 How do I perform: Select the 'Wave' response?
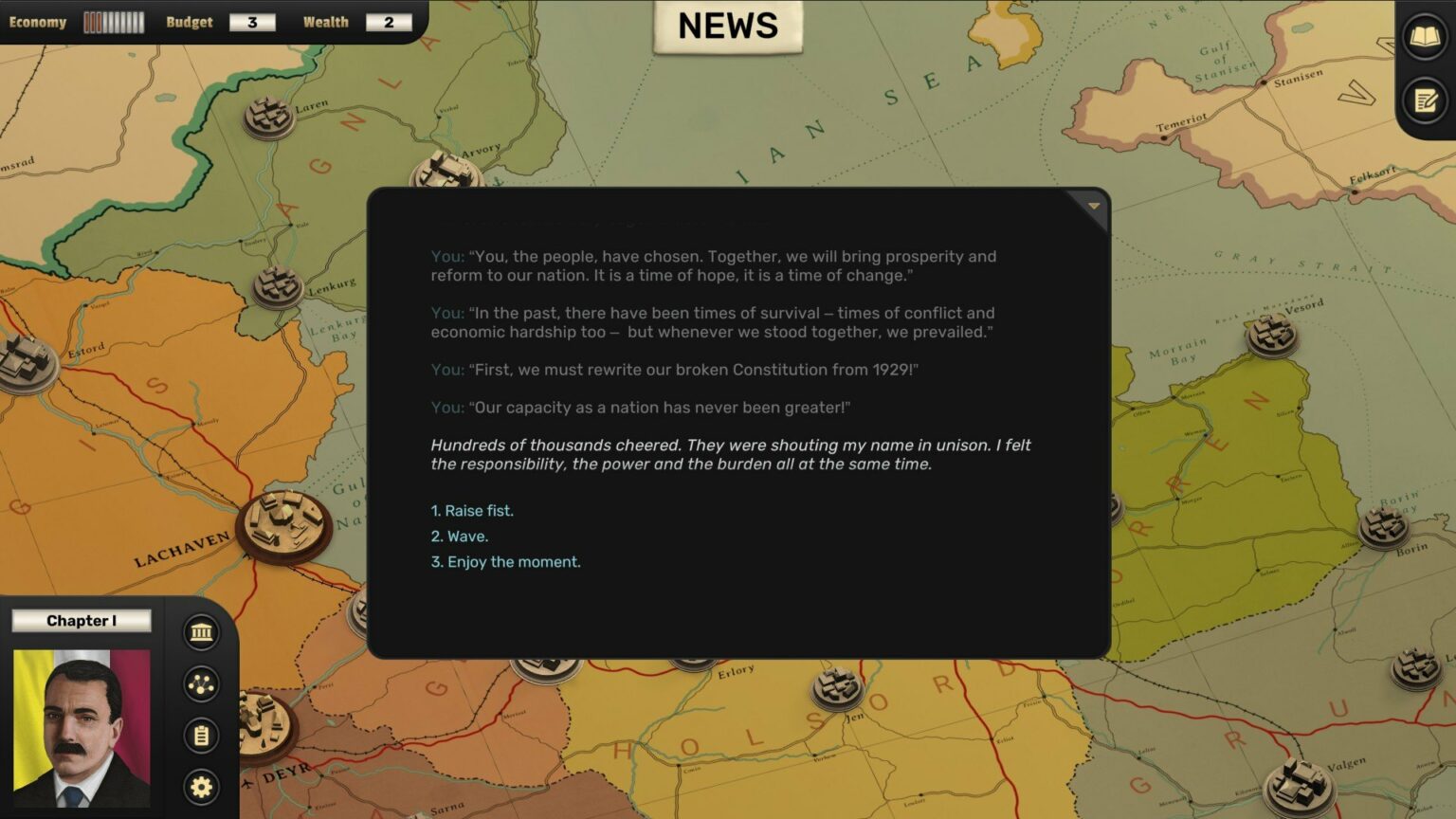(460, 537)
